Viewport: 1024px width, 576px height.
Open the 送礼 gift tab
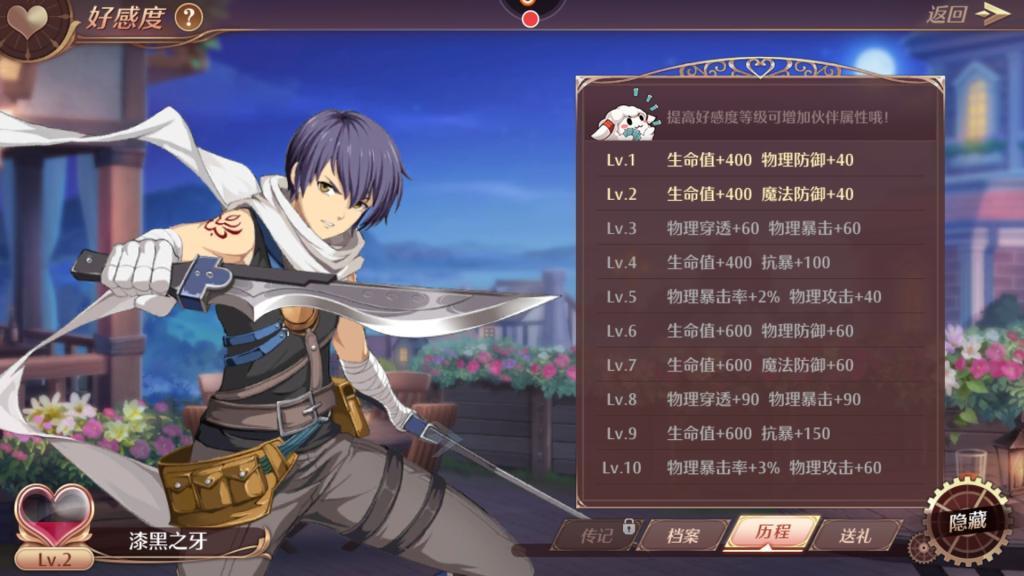tap(855, 535)
